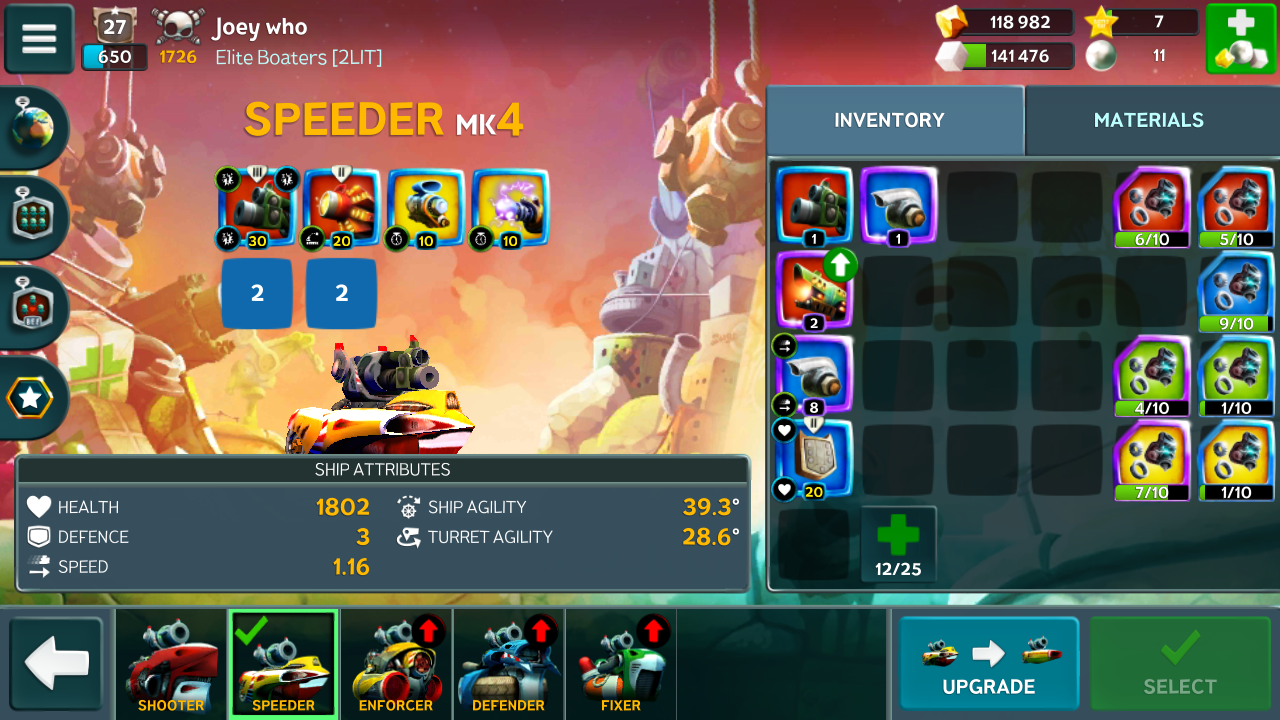Select equipped red cannon with level 20

point(342,207)
